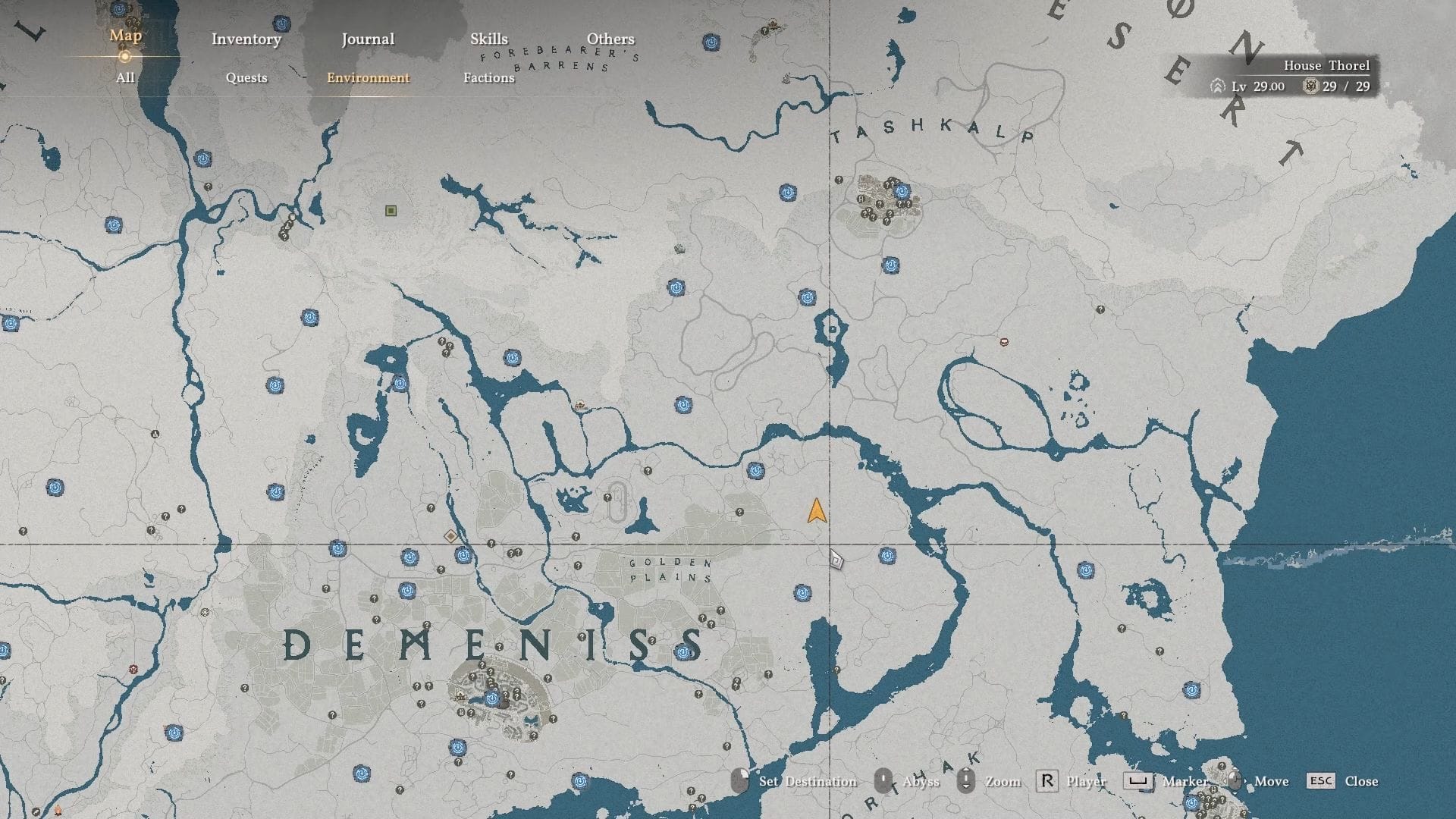Switch to the Inventory tab

coord(246,39)
